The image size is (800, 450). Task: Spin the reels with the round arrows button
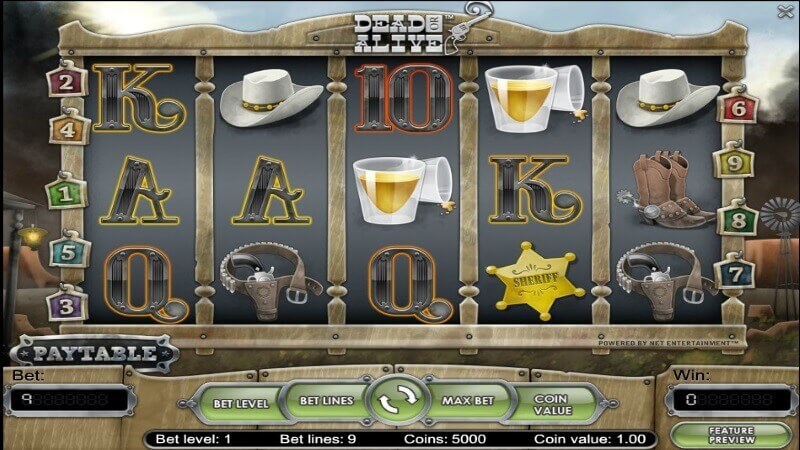(398, 402)
